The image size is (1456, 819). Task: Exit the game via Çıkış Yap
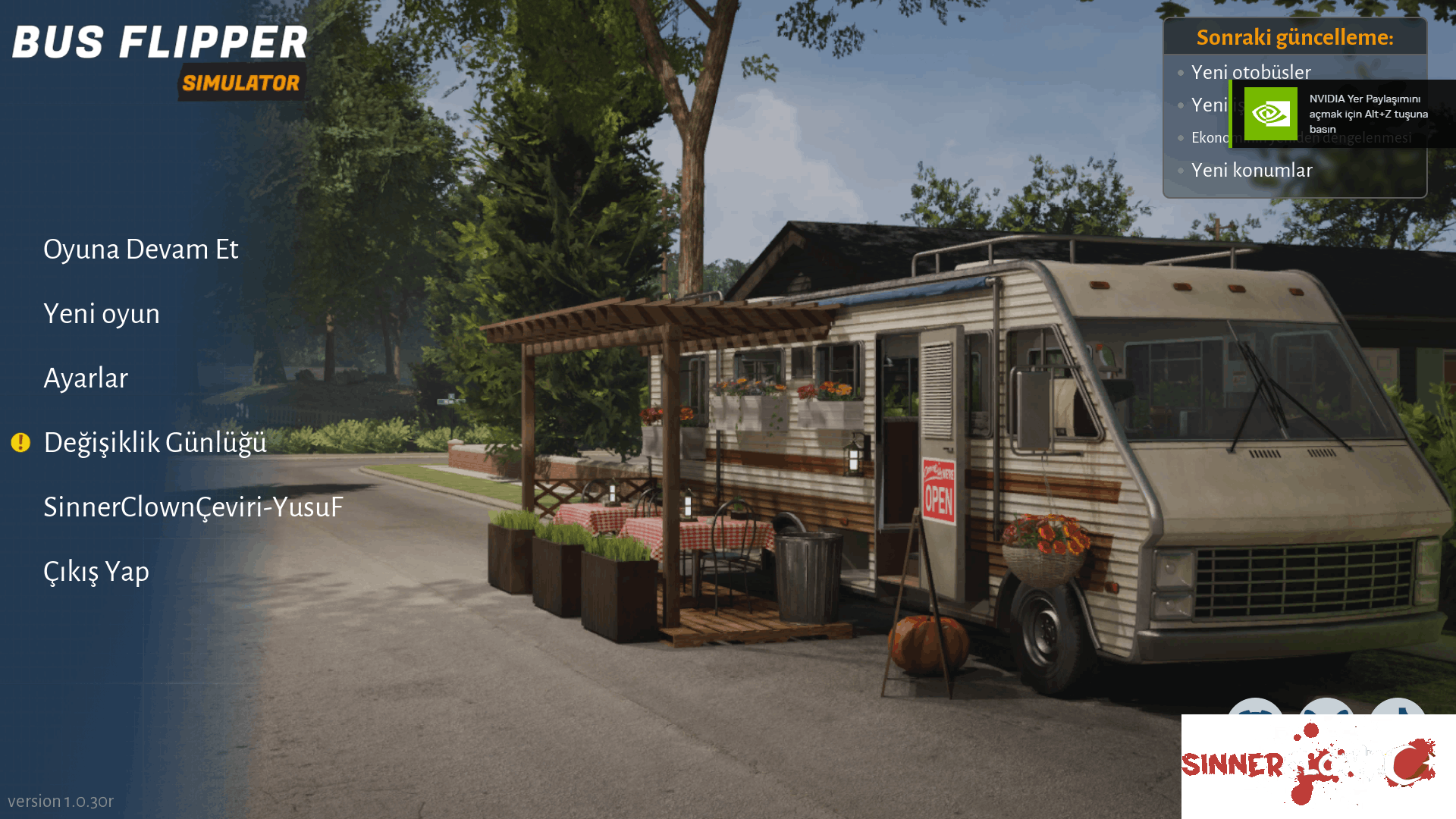click(96, 571)
